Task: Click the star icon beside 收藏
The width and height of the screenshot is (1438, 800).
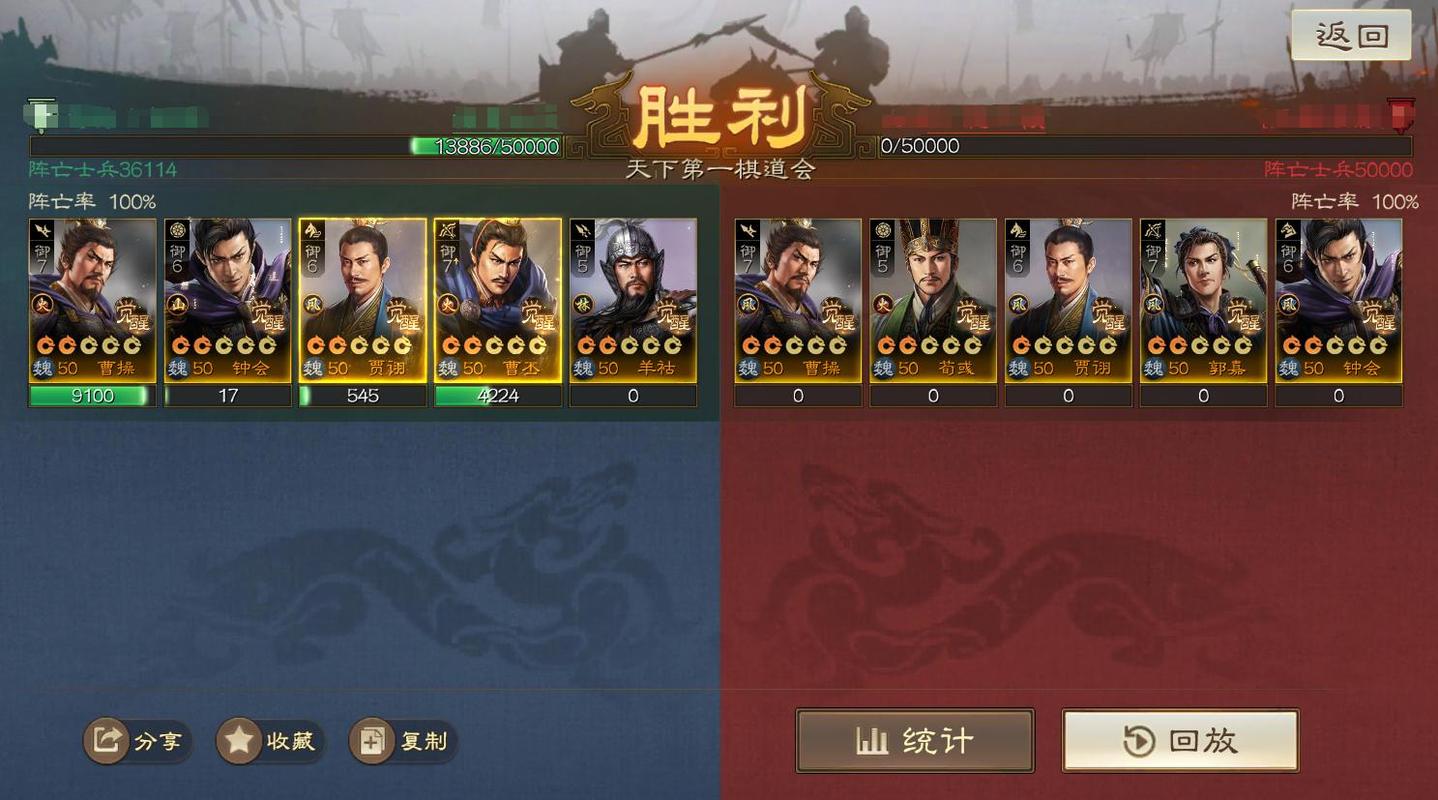Action: 237,741
